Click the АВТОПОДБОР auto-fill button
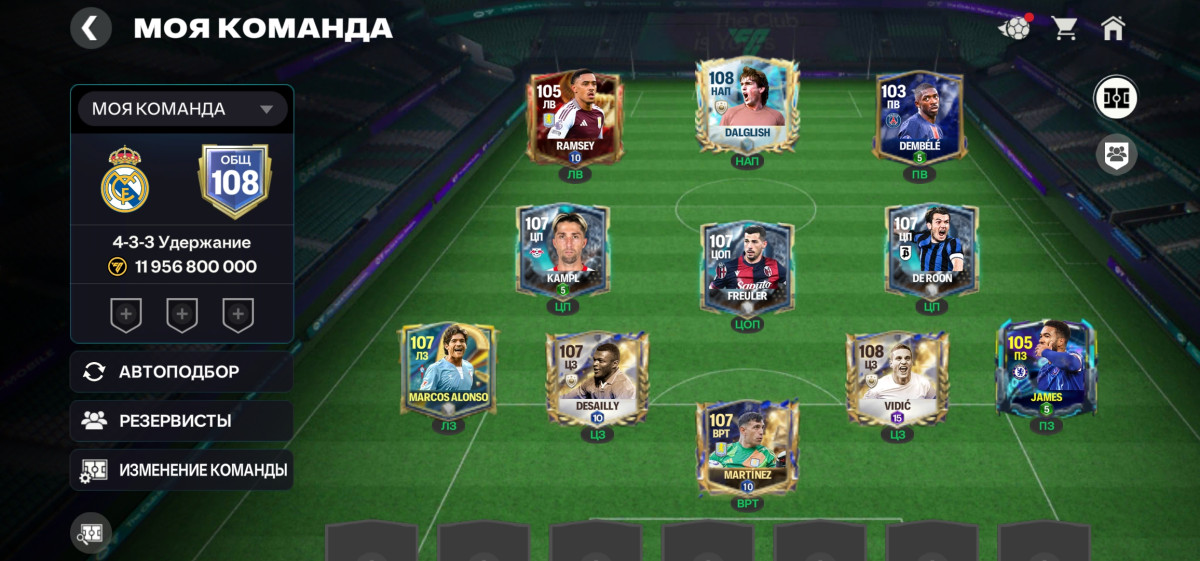 point(181,372)
